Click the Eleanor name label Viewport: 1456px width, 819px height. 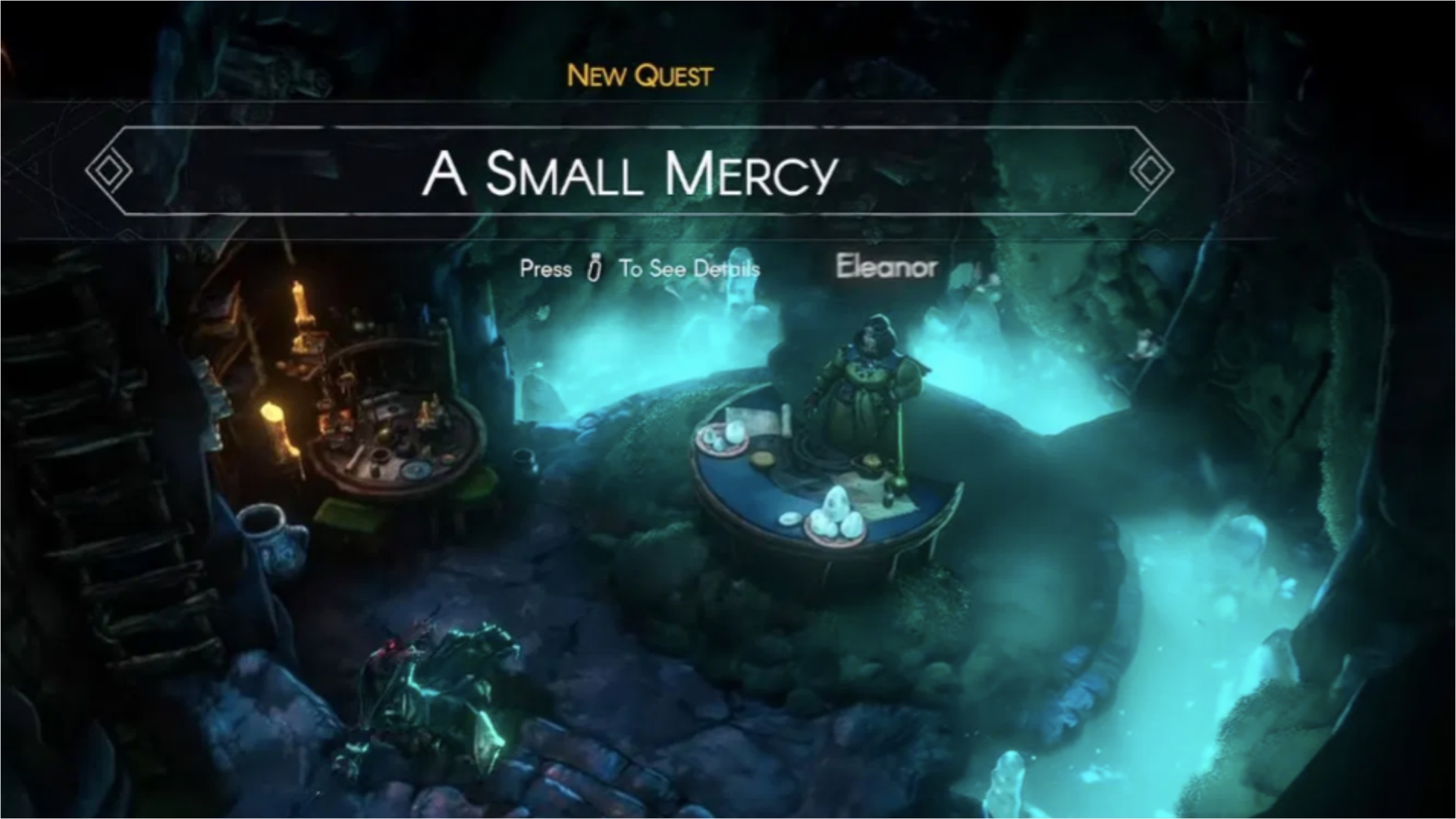click(886, 267)
